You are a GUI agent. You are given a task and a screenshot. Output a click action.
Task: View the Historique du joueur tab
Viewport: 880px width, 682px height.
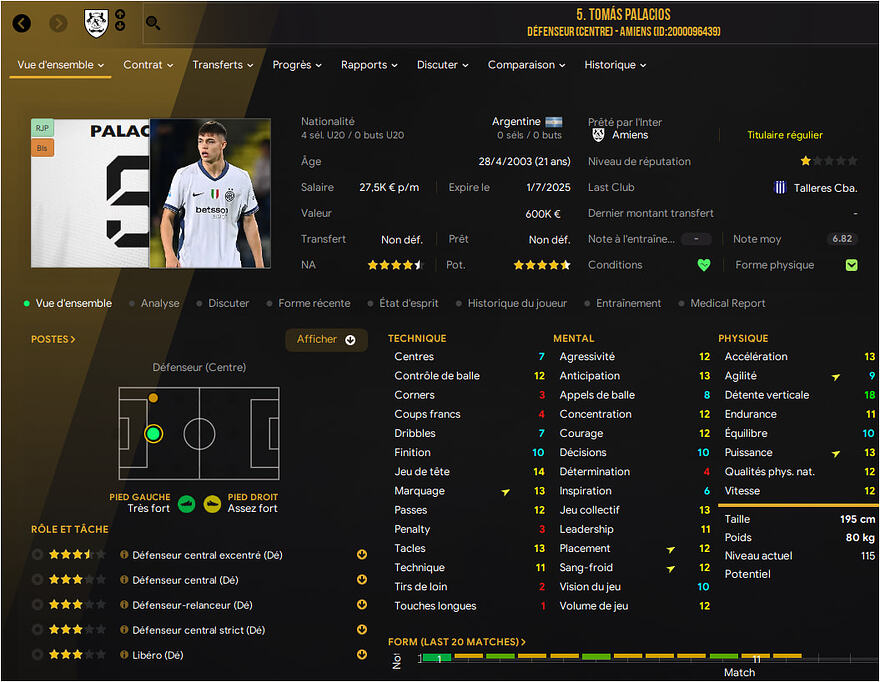517,303
